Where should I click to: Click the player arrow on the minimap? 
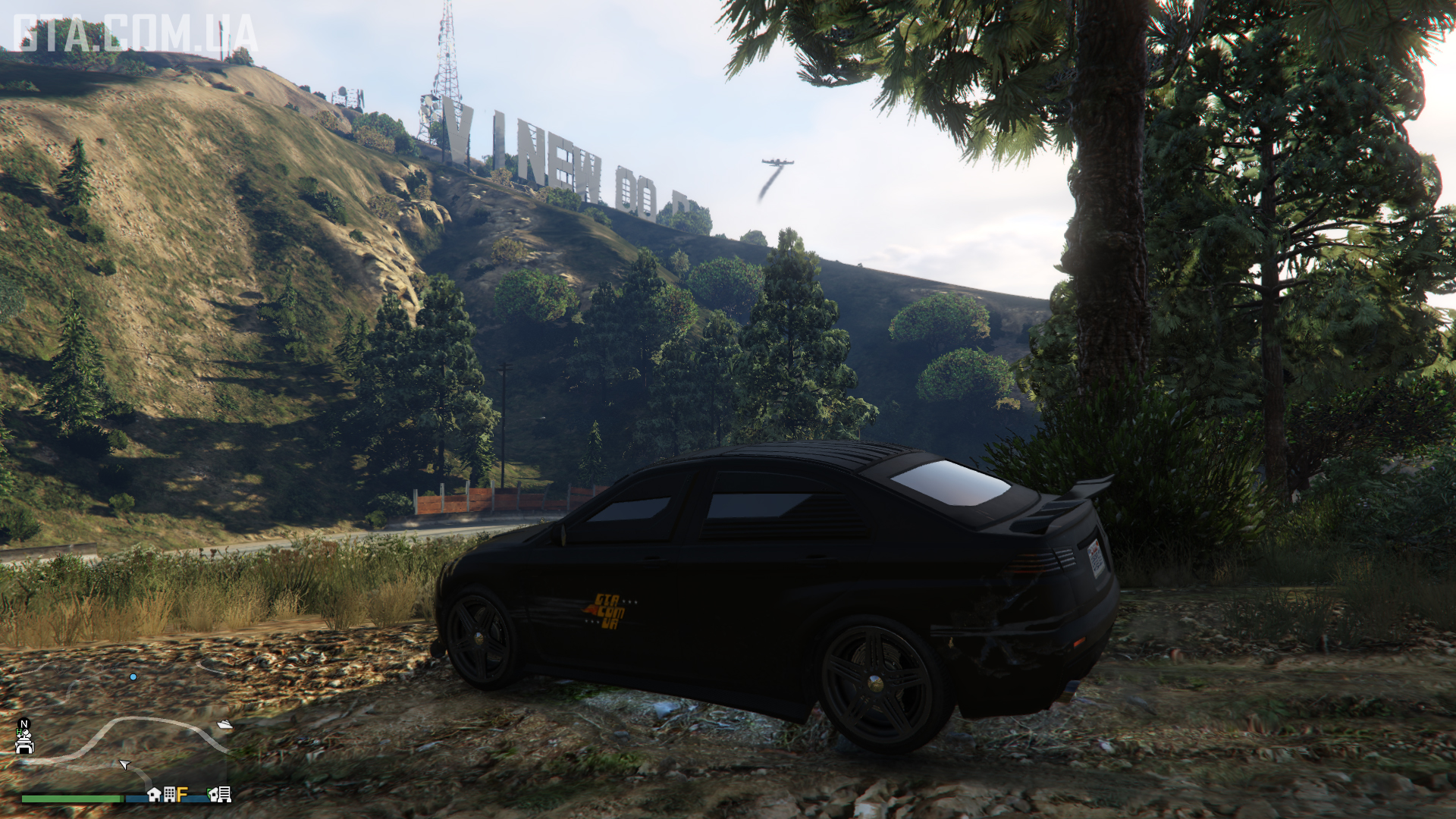(124, 764)
